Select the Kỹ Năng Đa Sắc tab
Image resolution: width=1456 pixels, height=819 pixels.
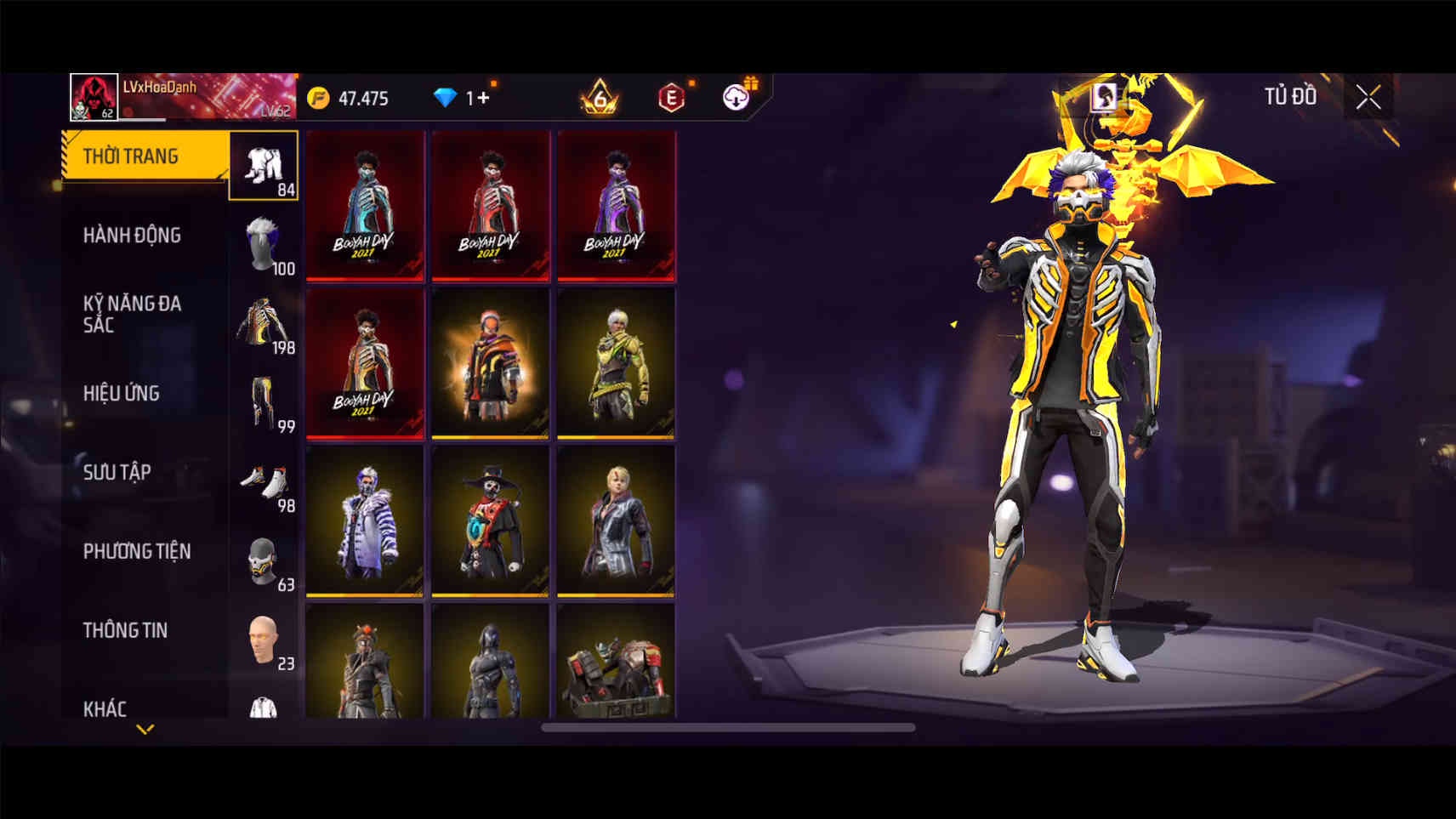(x=132, y=314)
